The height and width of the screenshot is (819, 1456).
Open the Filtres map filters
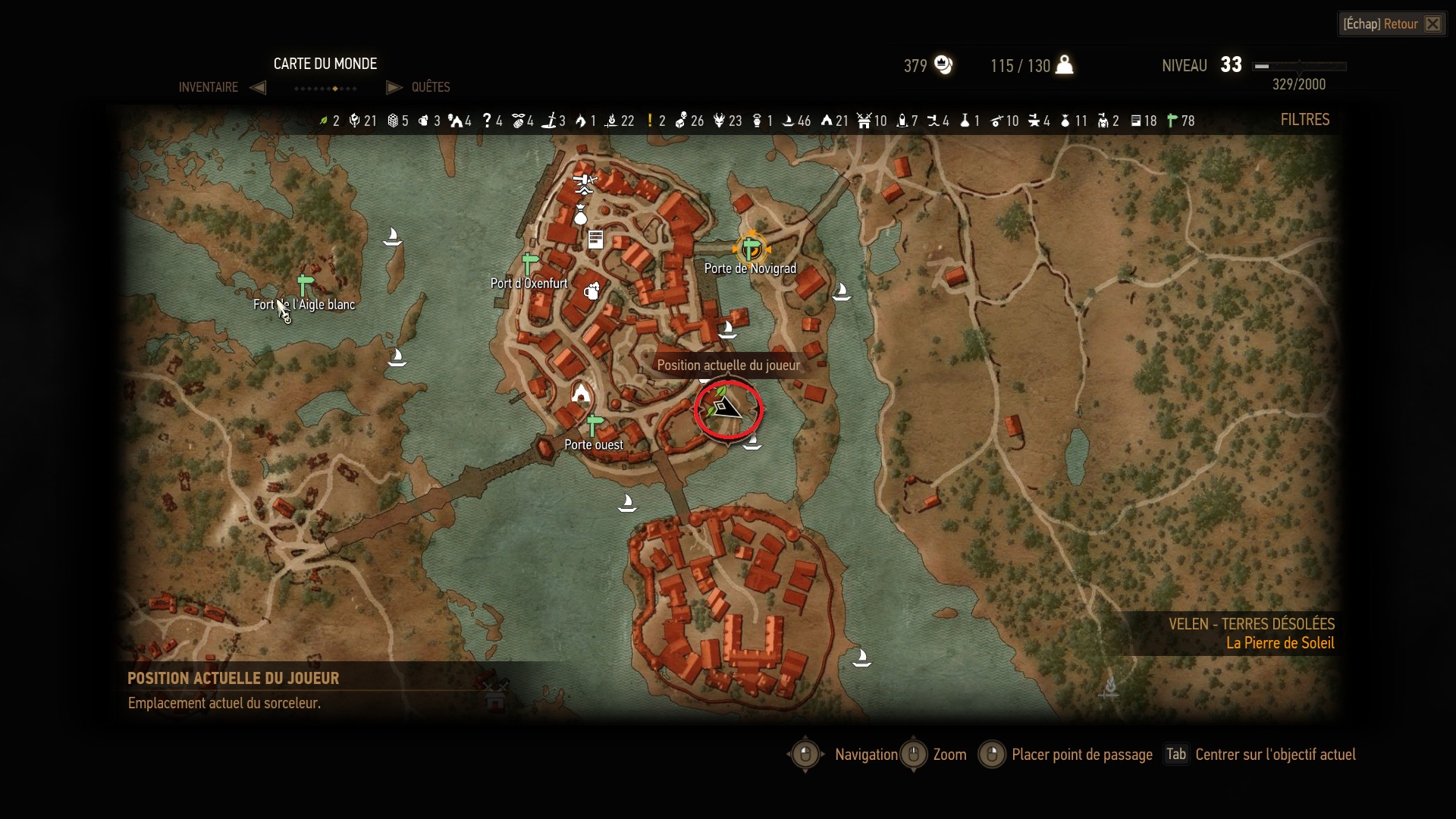(1304, 120)
